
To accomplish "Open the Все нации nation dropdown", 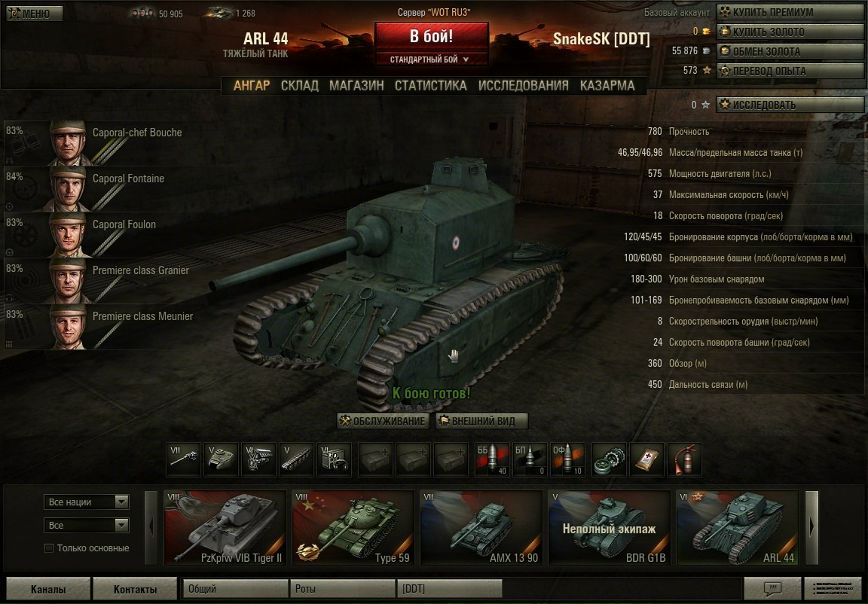I will click(x=86, y=502).
